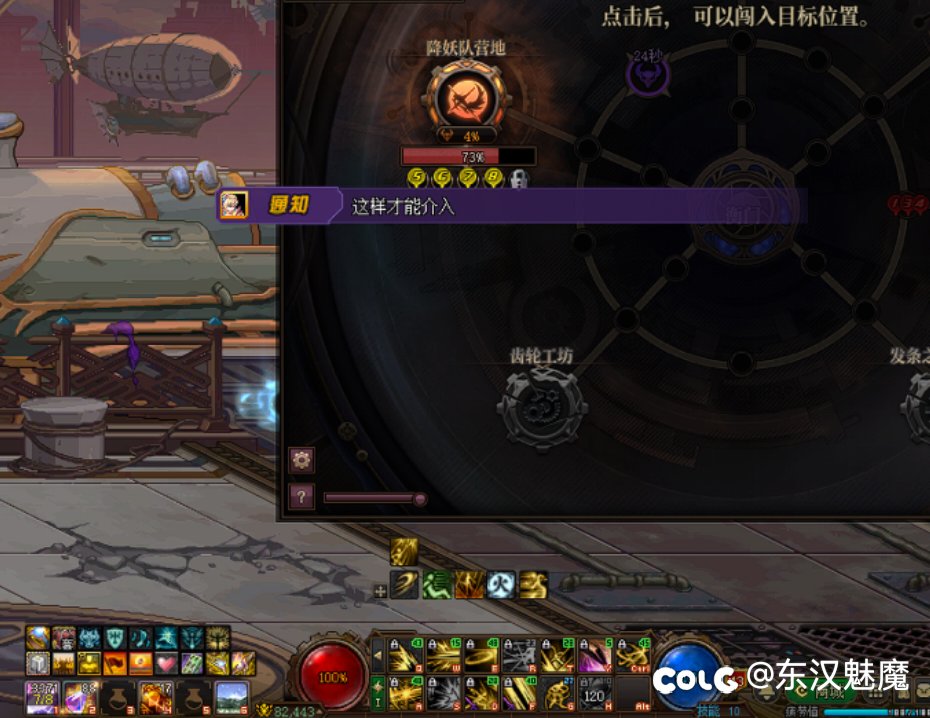Click the purple demon marker showing 24秒
930x718 pixels.
645,75
